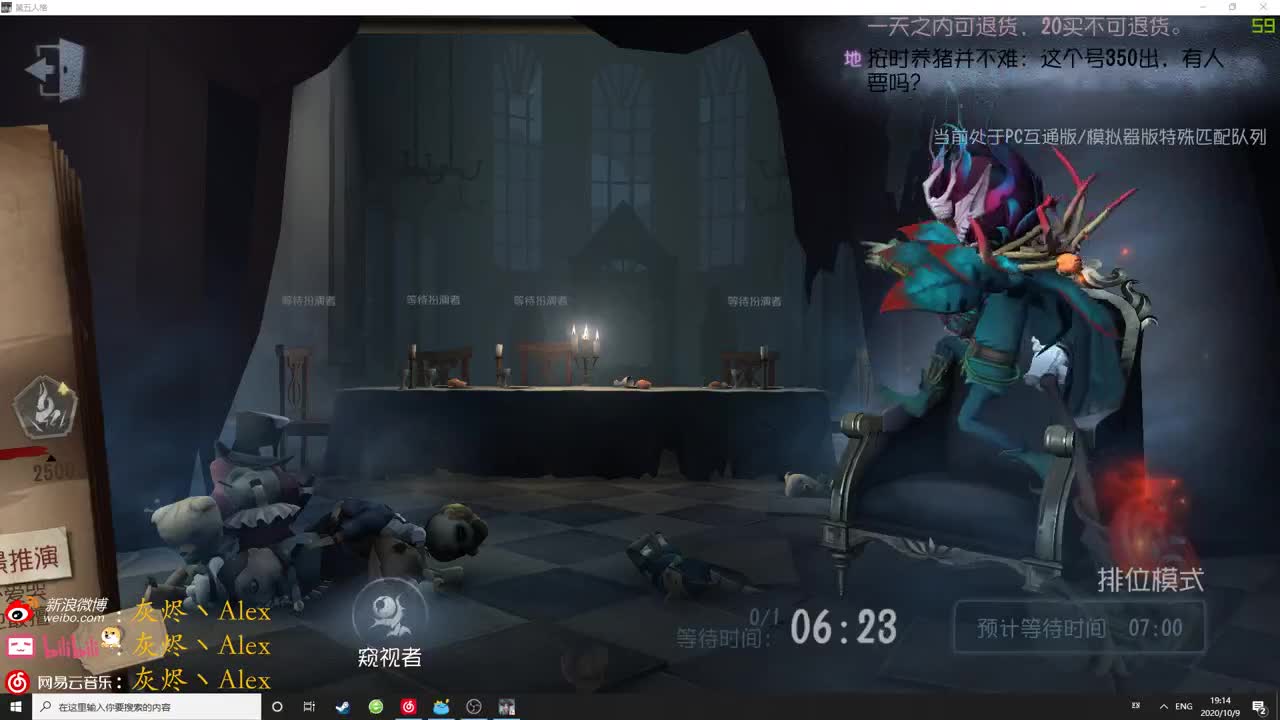Open Steam from the taskbar
This screenshot has height=720, width=1280.
[342, 707]
